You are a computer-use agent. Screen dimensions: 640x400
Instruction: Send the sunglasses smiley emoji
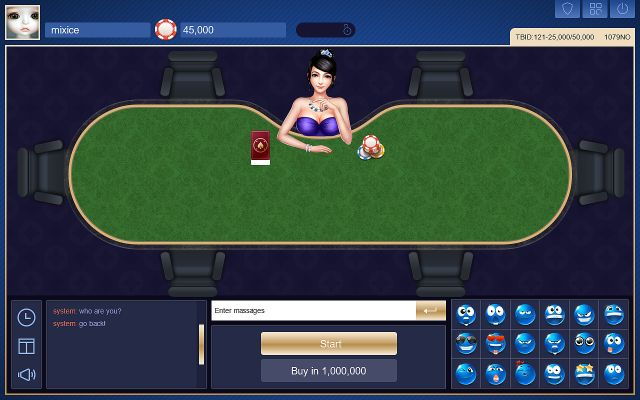[467, 344]
